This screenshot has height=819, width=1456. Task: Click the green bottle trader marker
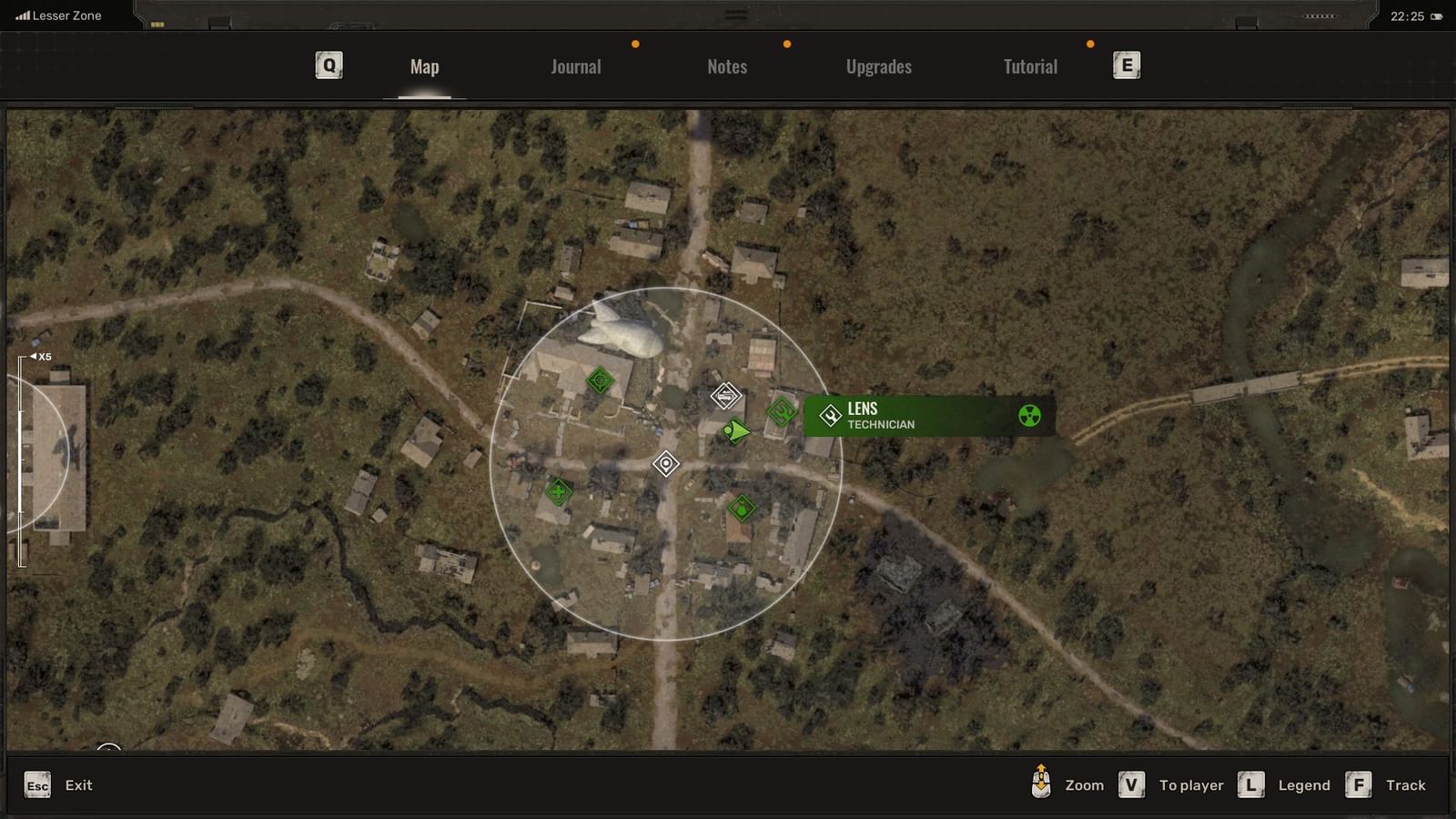742,507
